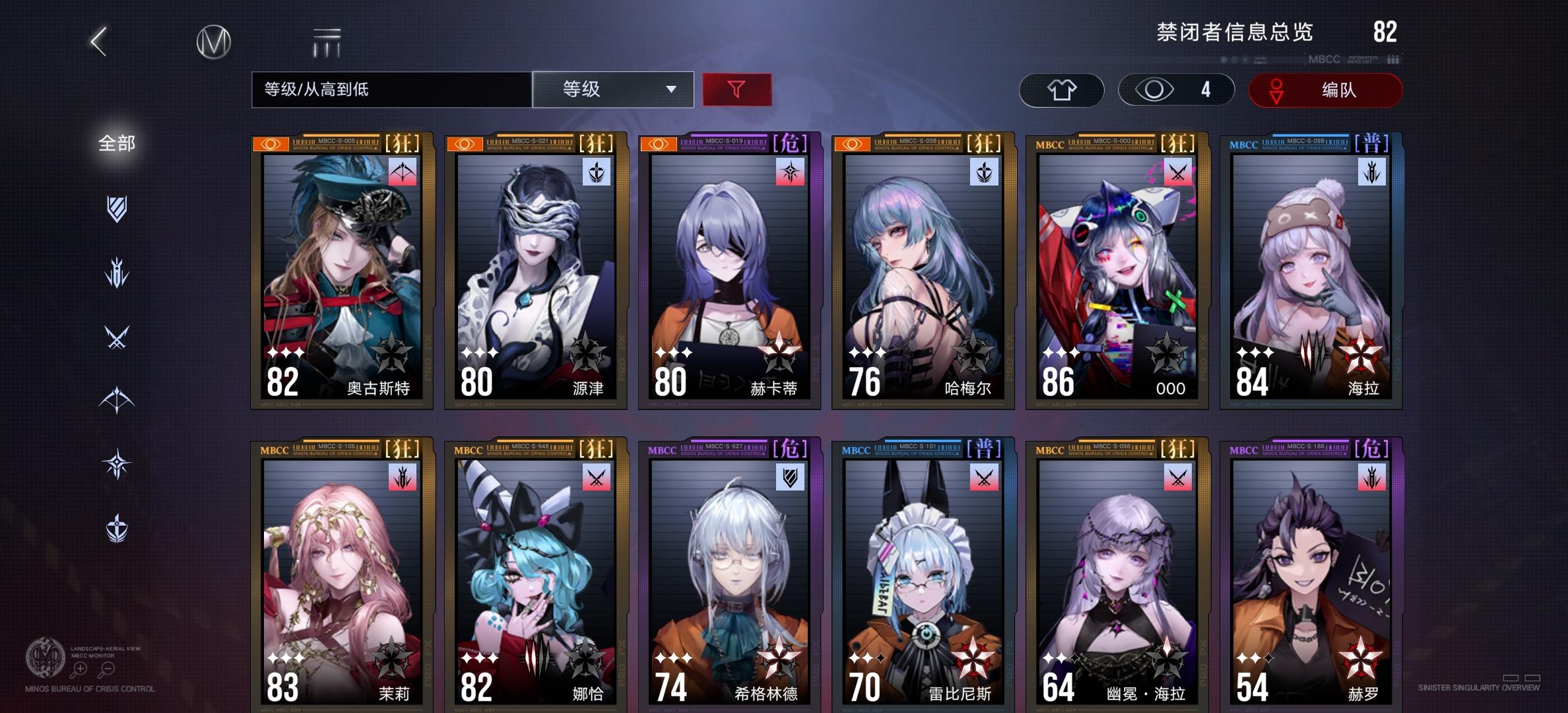Screen dimensions: 1568x713
Task: Click the shirt outfit icon near top right
Action: (x=1061, y=89)
